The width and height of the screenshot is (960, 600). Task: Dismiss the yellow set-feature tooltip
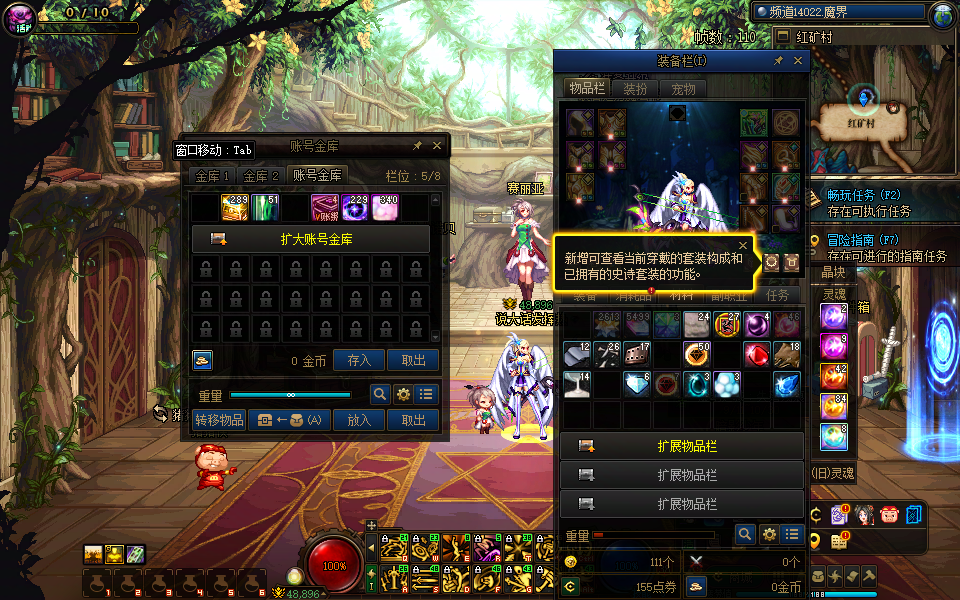coord(743,245)
